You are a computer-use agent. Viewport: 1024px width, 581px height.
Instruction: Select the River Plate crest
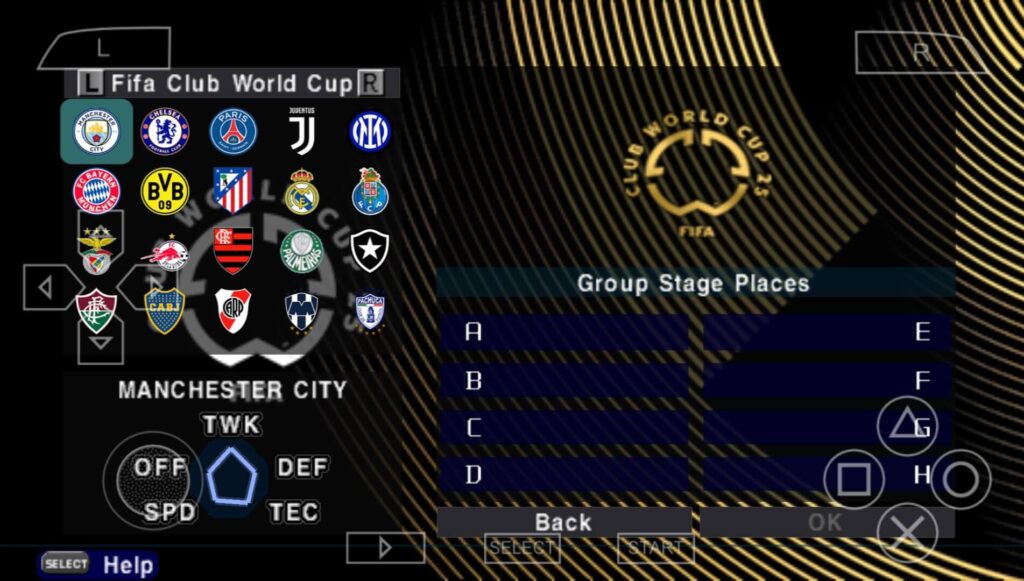coord(233,310)
